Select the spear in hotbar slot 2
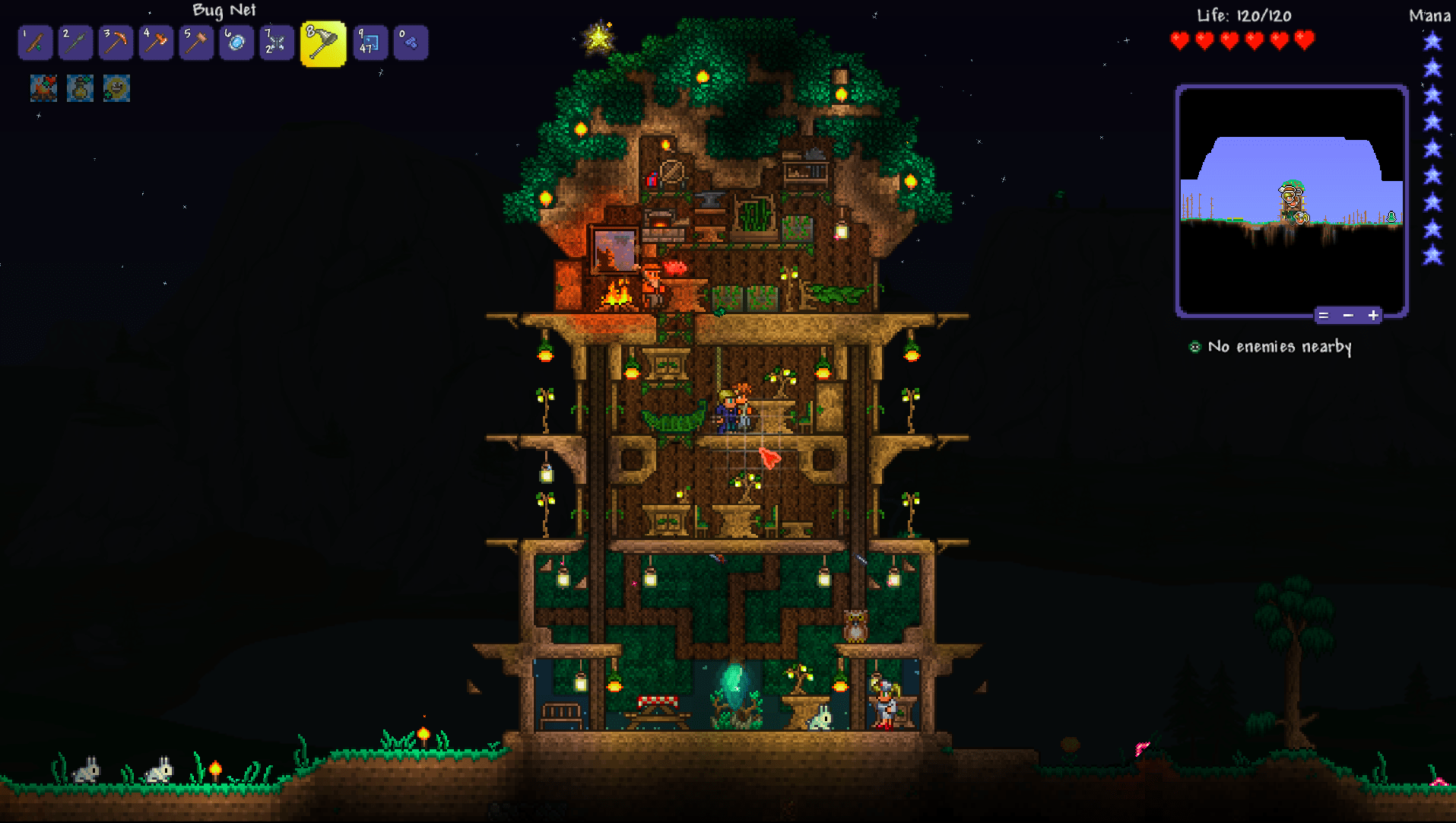 pyautogui.click(x=75, y=43)
